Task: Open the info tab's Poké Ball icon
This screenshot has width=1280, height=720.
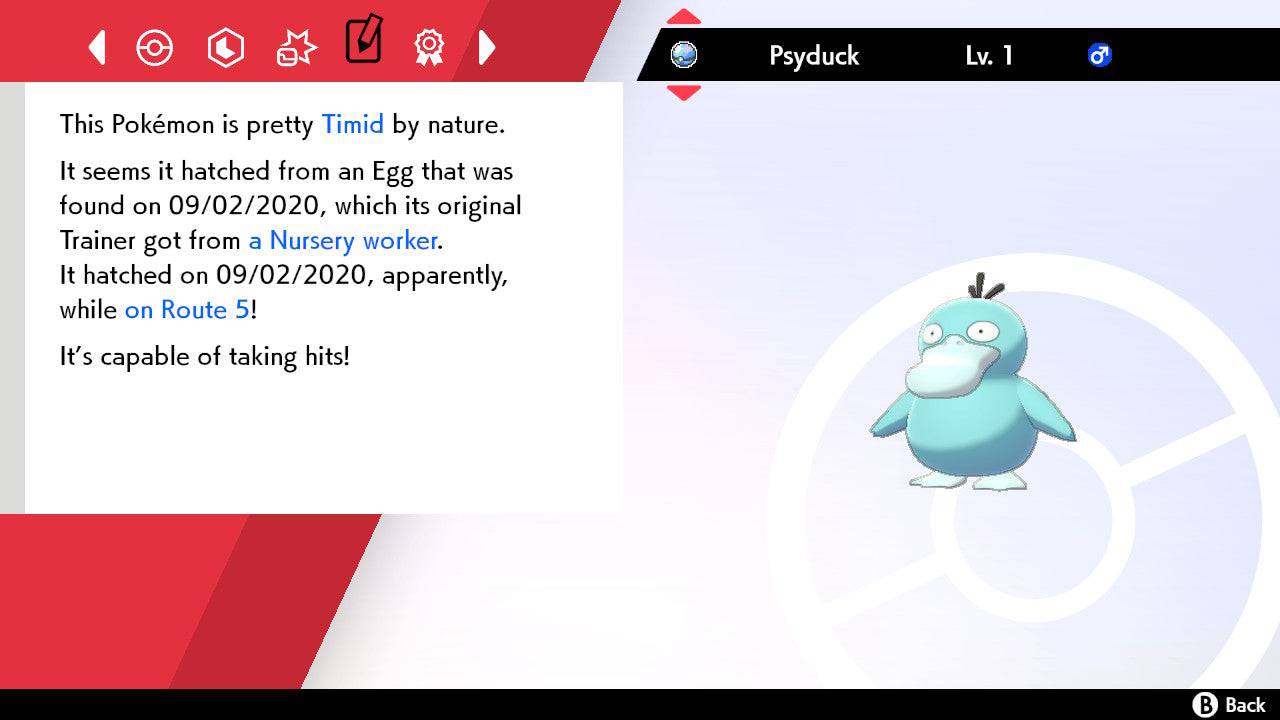Action: tap(155, 47)
